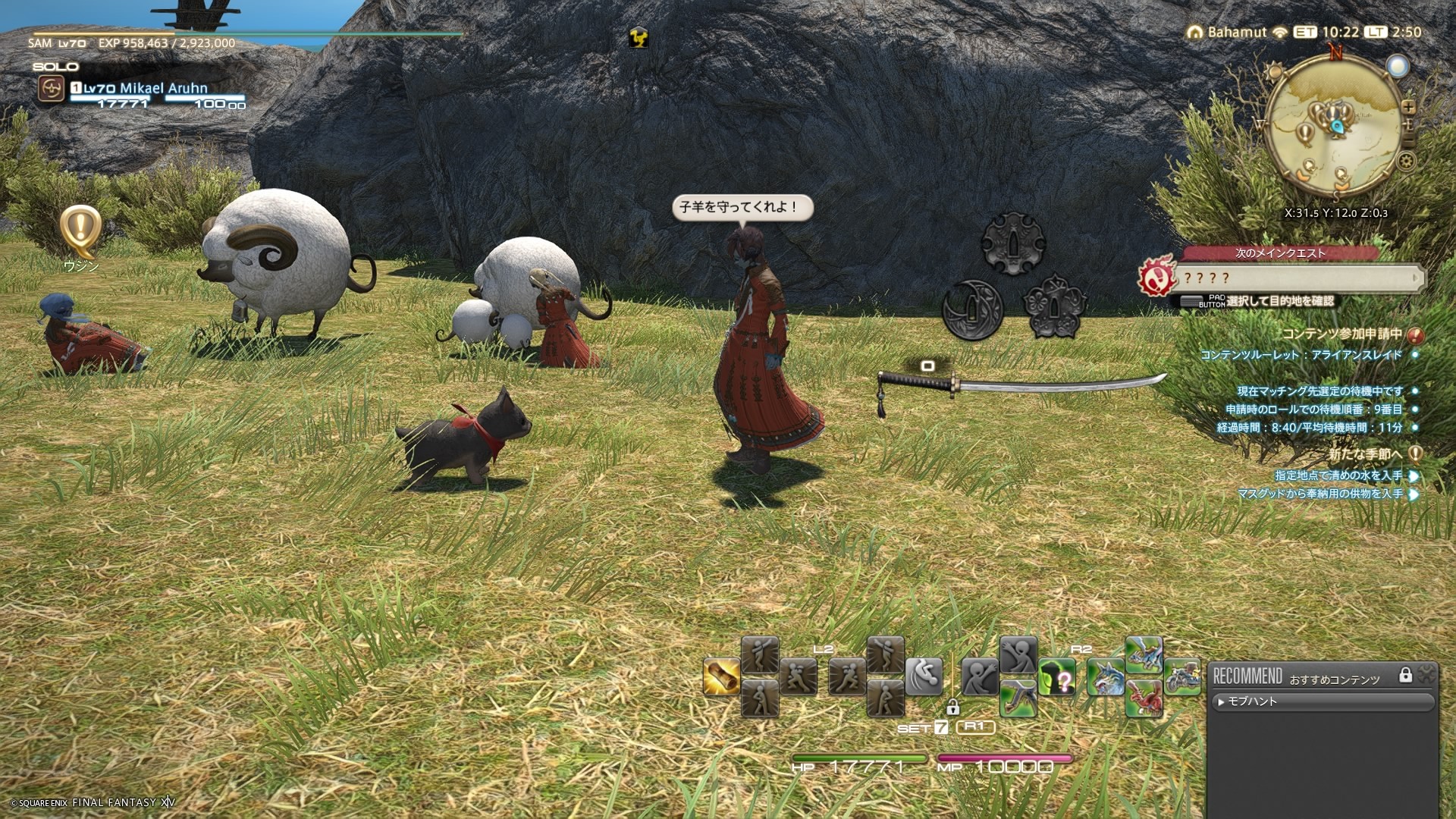The width and height of the screenshot is (1456, 819).
Task: Activate the question-mark silhouette mount roulette icon
Action: (x=1057, y=677)
